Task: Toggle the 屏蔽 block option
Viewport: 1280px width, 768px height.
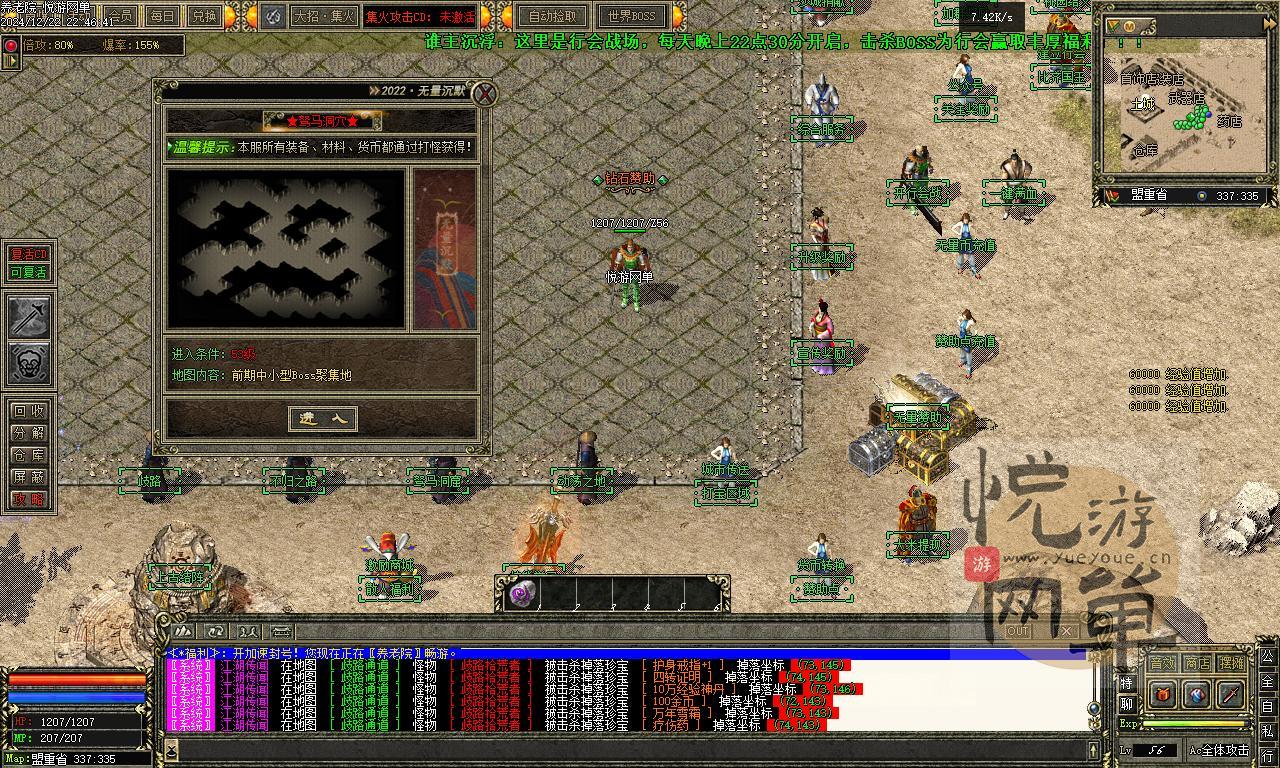Action: pos(28,477)
